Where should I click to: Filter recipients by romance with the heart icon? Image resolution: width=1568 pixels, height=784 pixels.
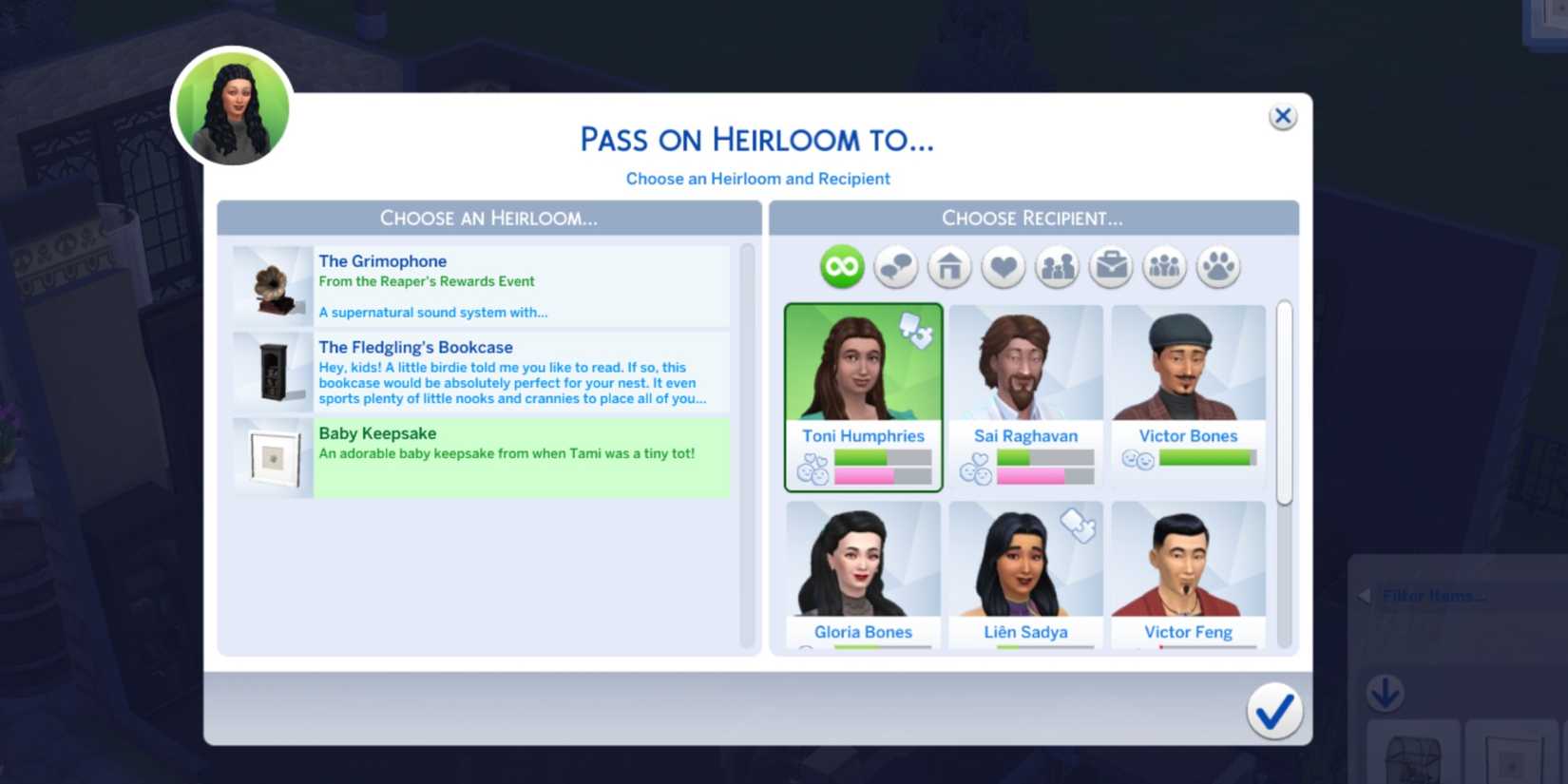click(1003, 267)
